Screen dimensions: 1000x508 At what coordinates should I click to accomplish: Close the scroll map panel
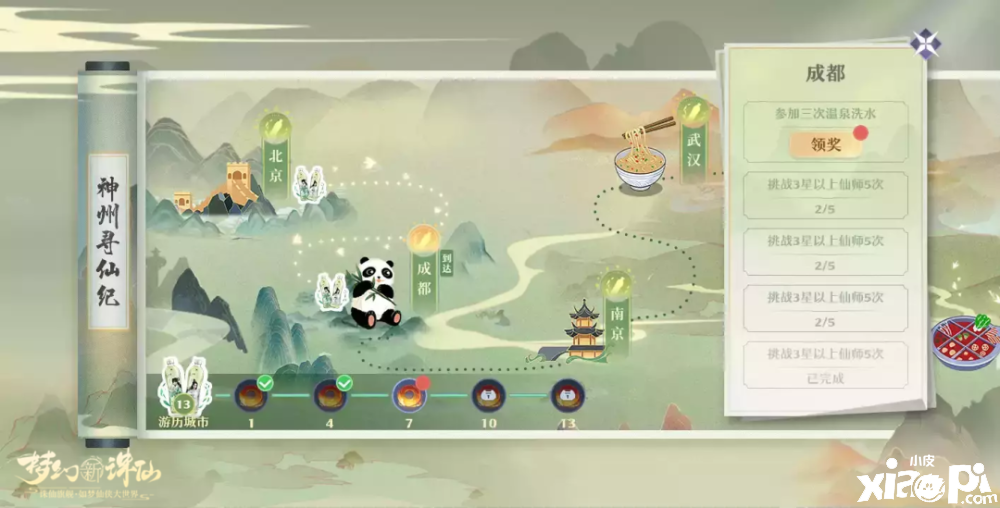point(924,43)
